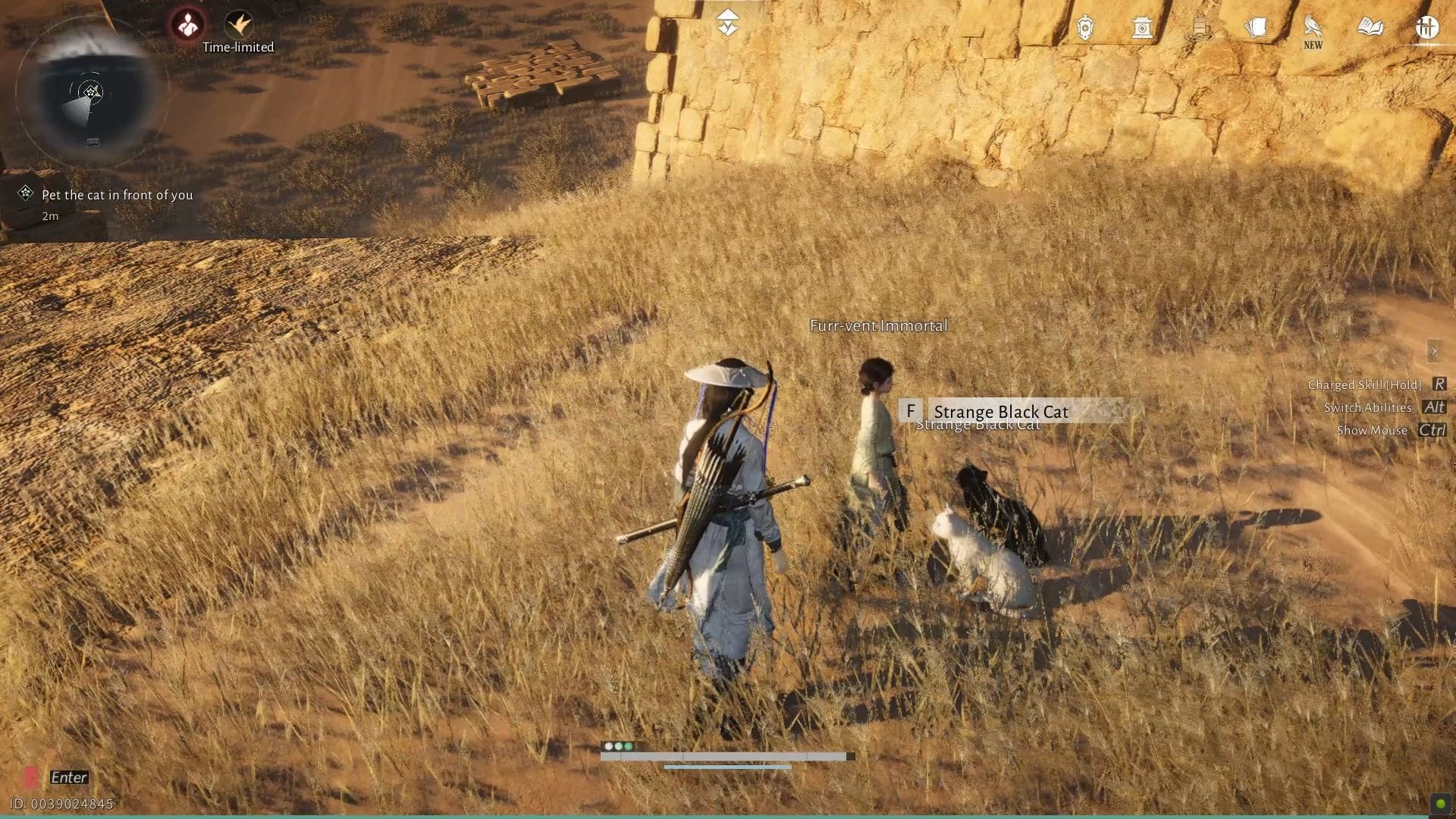Expand the collapsed right-side panel arrow
Screen dimensions: 1456x819
1436,350
